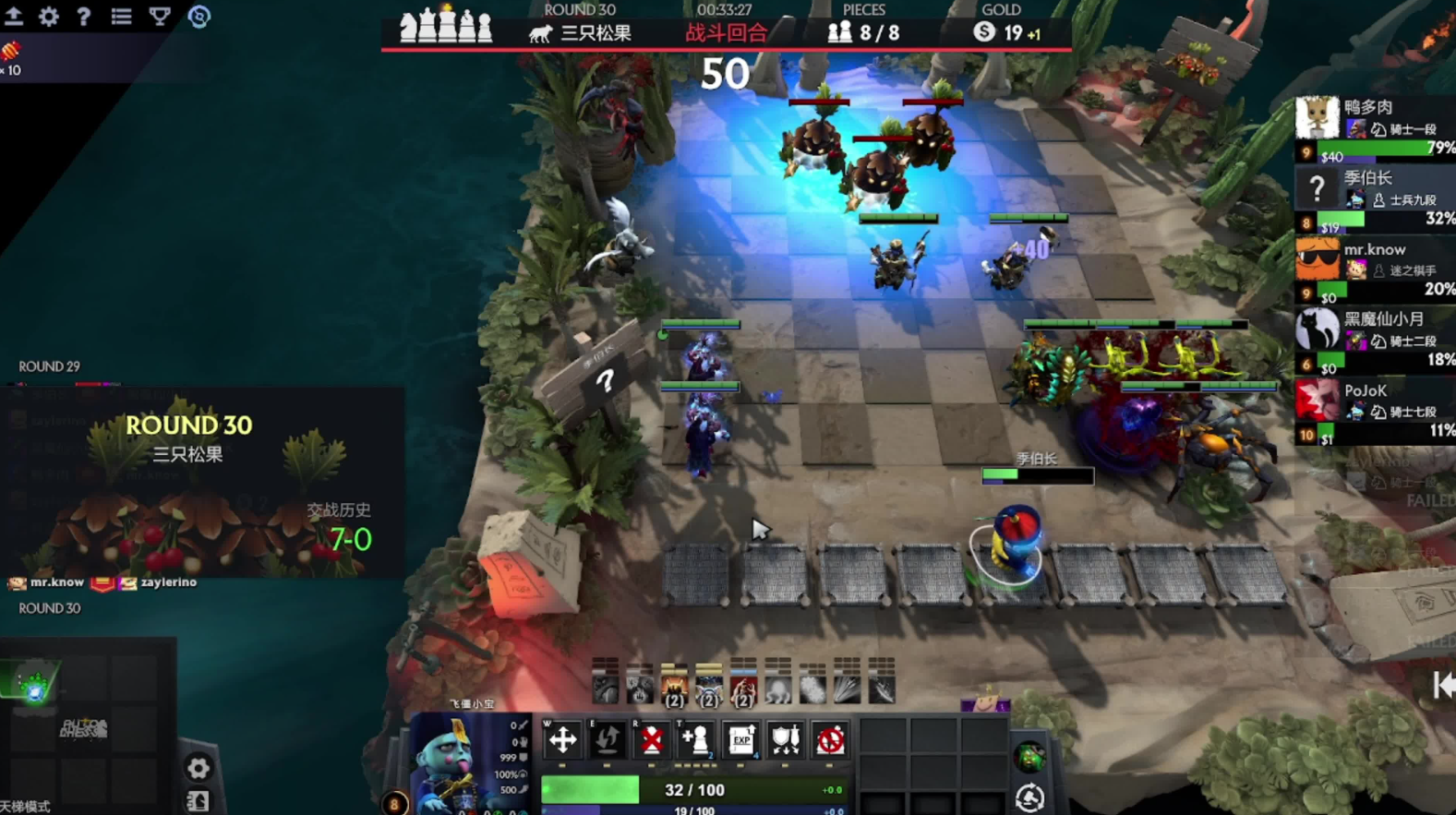Viewport: 1456px width, 815px height.
Task: Show the scoreboard list icon
Action: 121,16
